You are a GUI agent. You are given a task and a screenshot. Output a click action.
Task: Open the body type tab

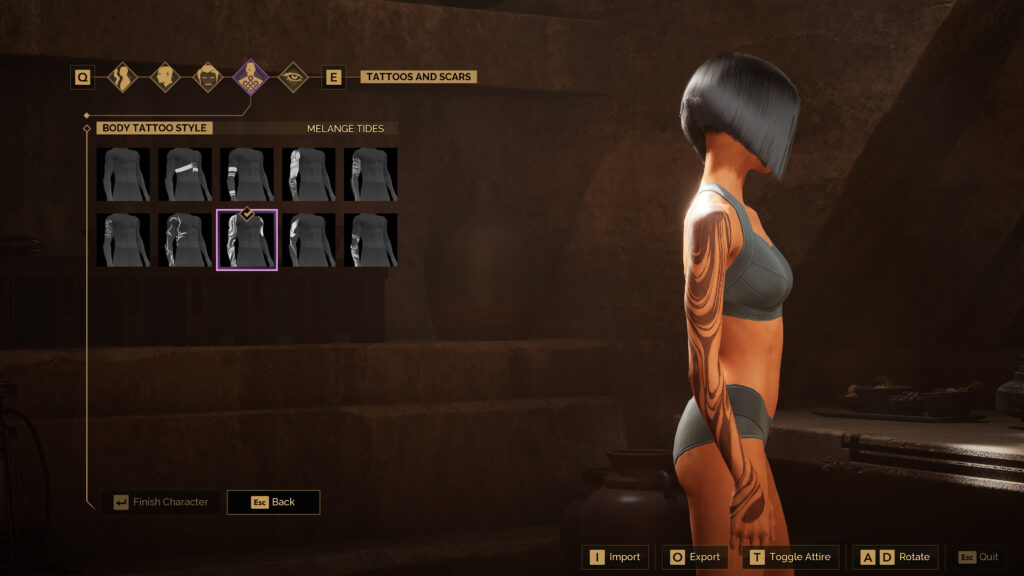point(122,77)
